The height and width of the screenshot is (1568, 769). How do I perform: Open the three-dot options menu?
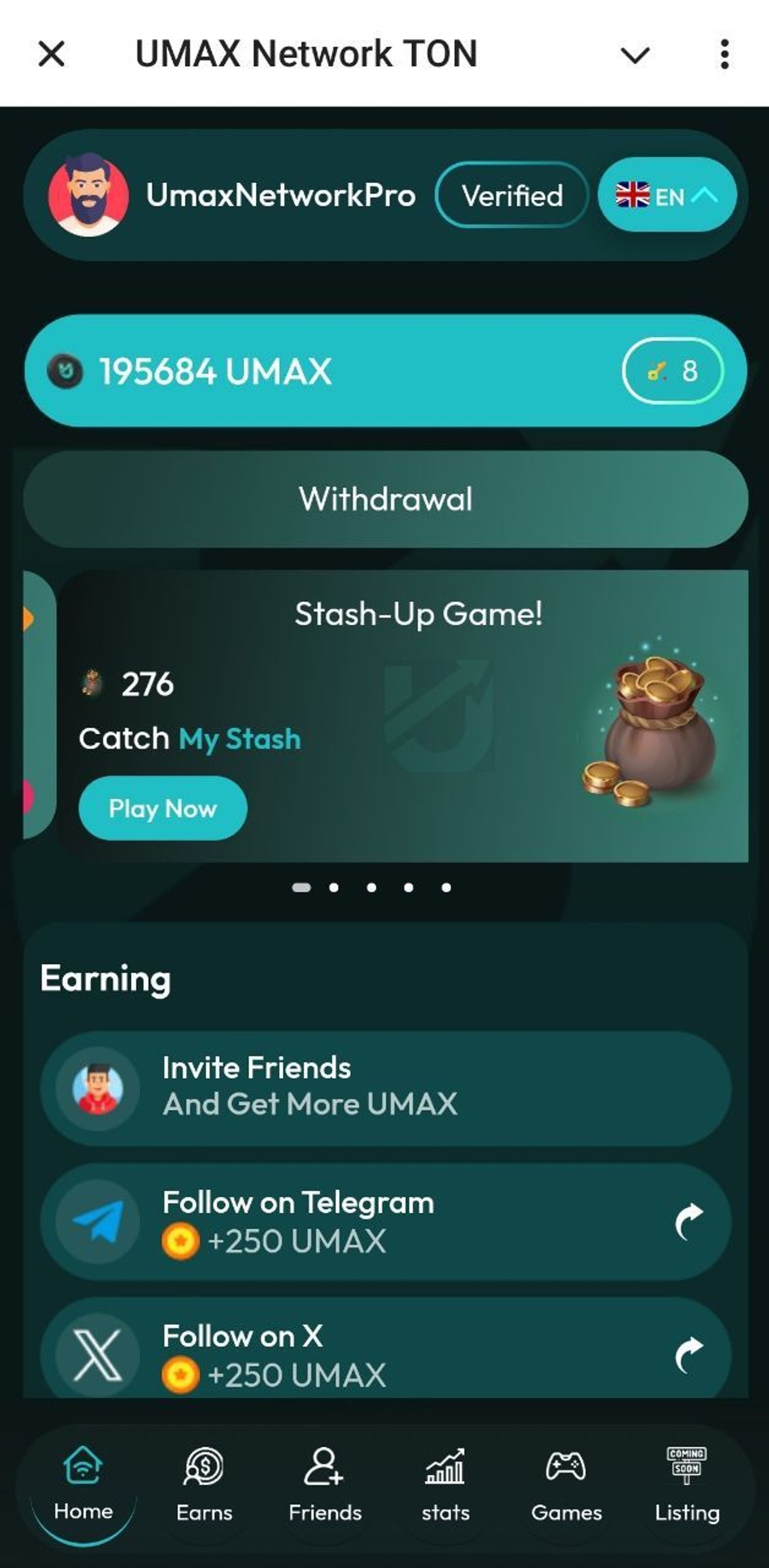pos(725,55)
